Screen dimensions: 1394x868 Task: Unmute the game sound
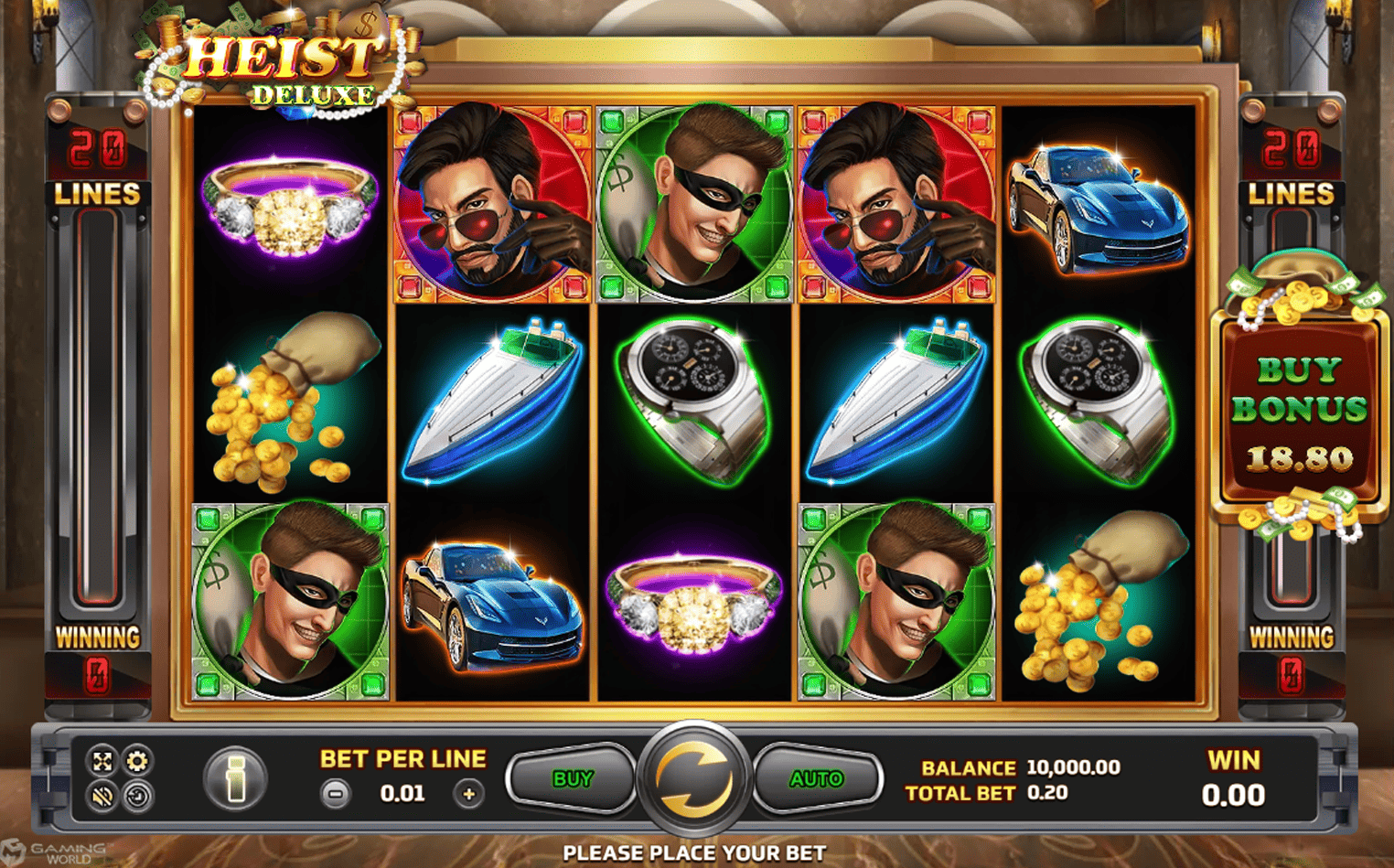(x=102, y=795)
